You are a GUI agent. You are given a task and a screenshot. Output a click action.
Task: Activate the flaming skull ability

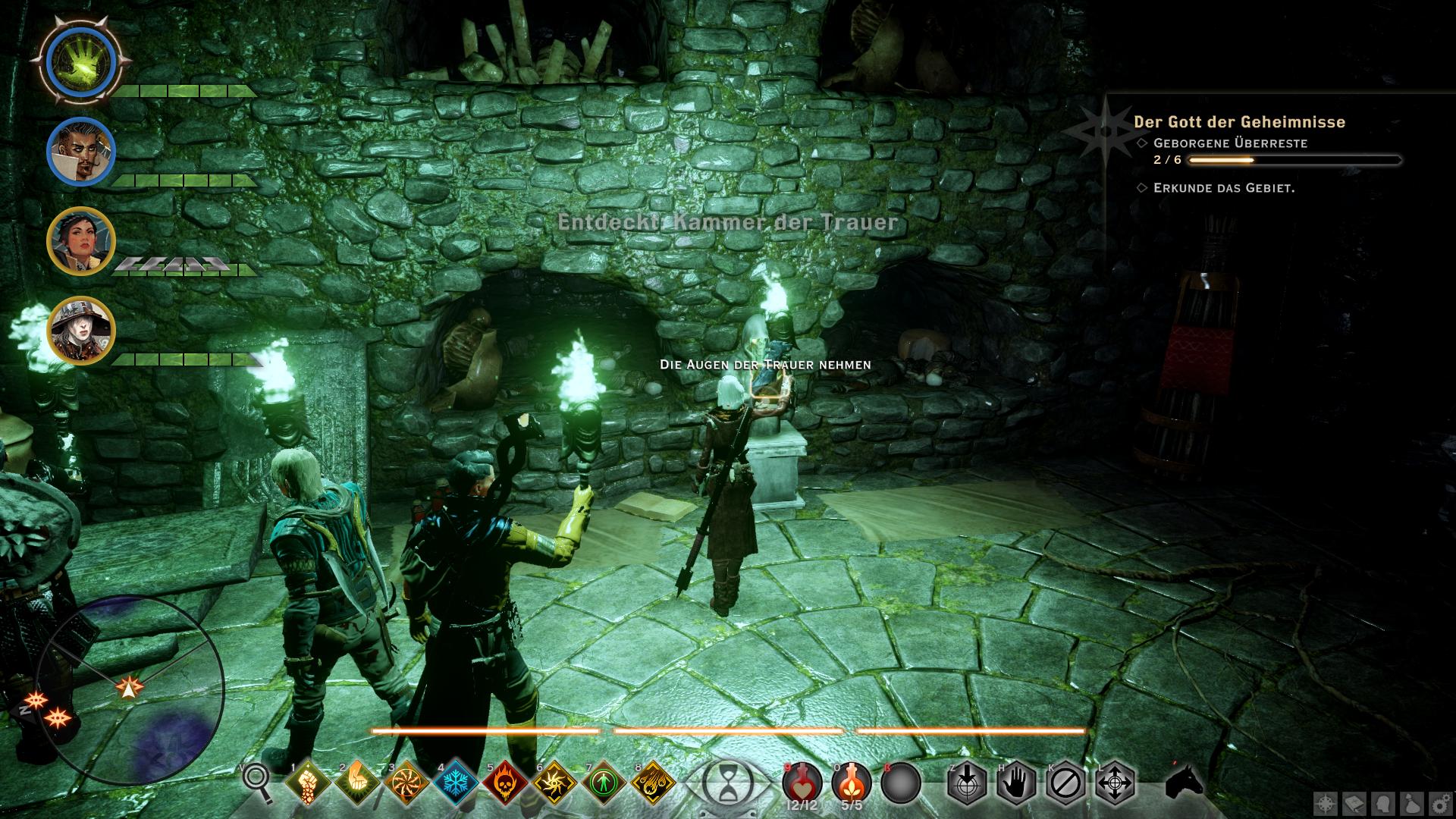(506, 783)
